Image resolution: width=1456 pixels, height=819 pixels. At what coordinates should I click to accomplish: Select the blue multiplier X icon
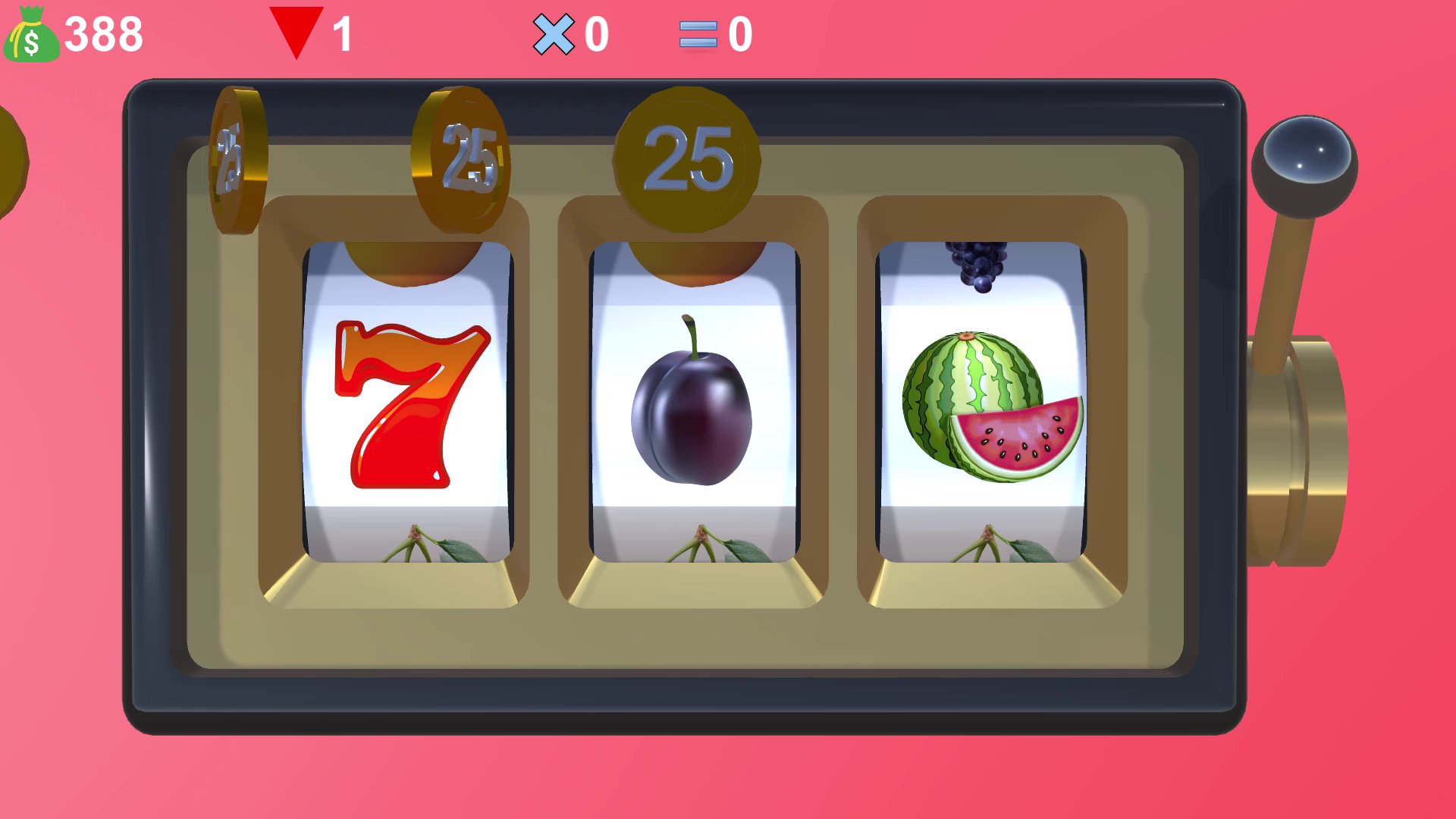click(x=554, y=34)
